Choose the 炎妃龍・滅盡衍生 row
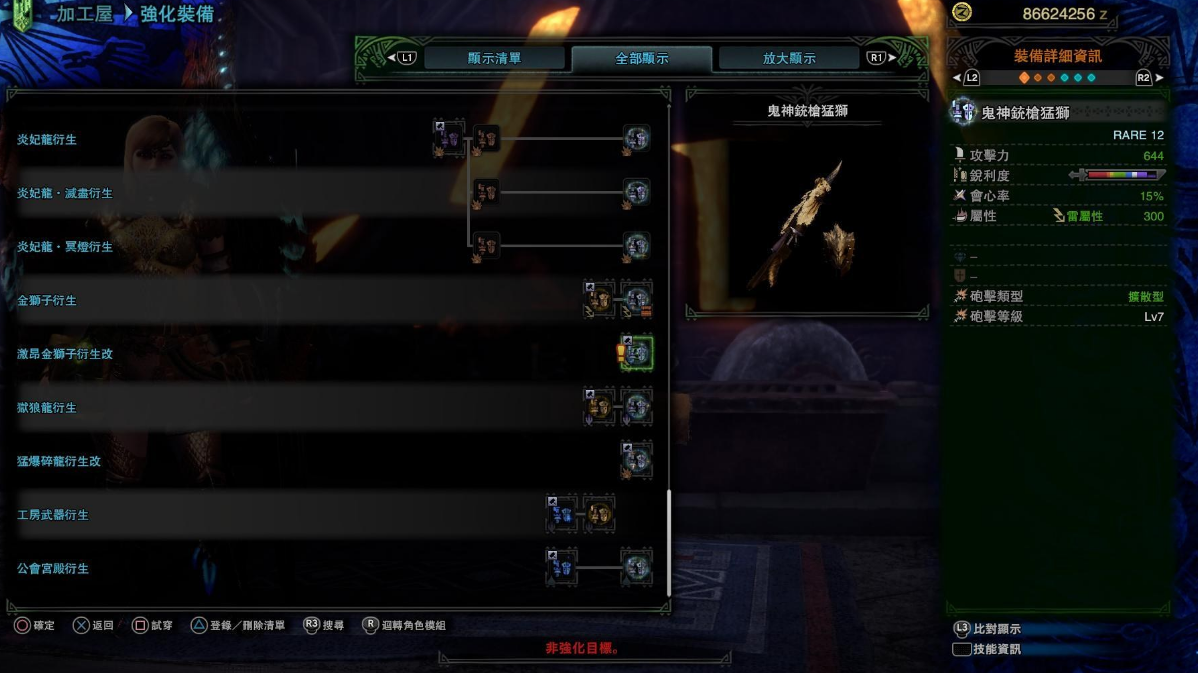 click(x=65, y=193)
